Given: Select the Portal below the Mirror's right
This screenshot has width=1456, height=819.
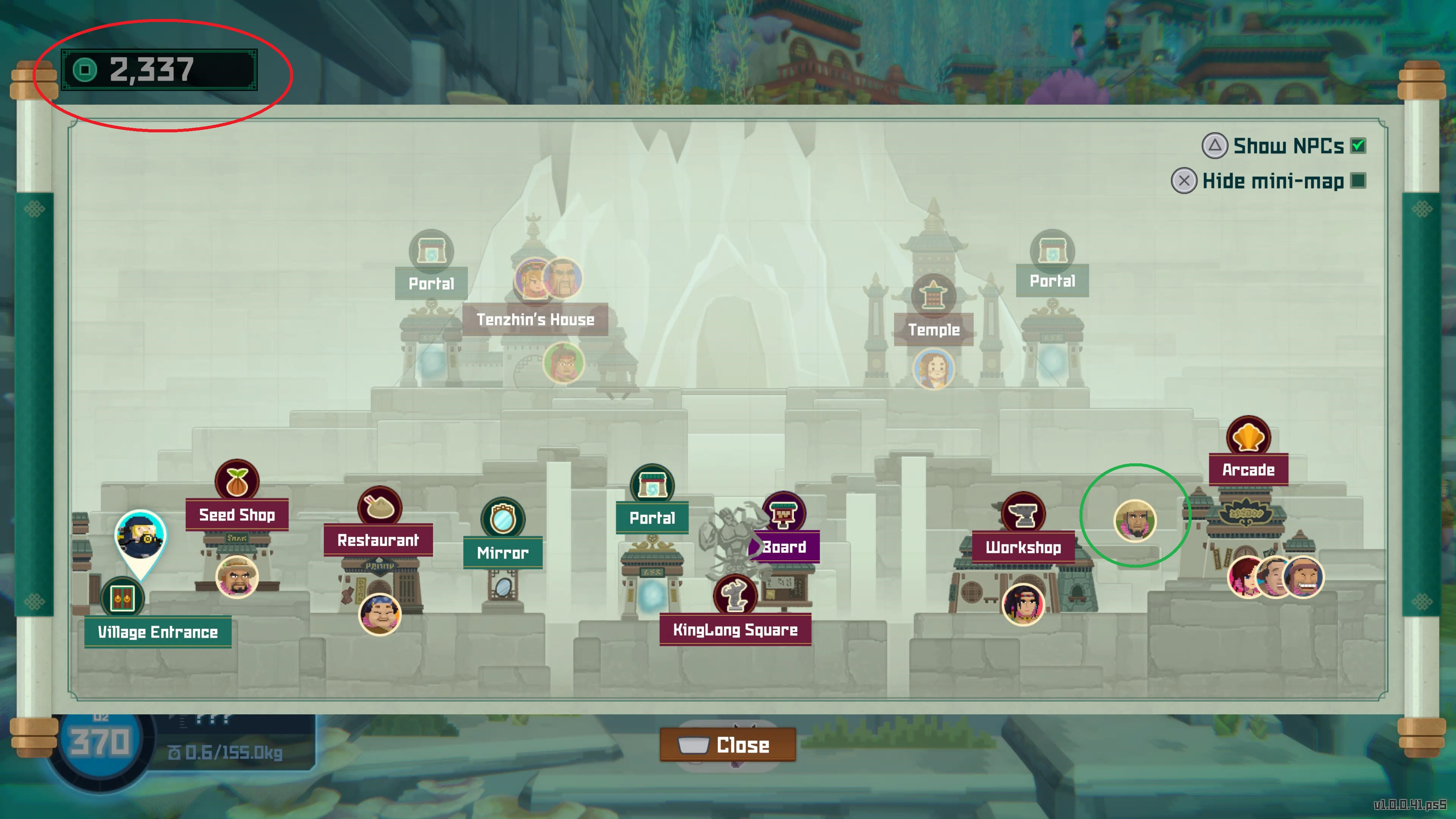Looking at the screenshot, I should tap(652, 485).
